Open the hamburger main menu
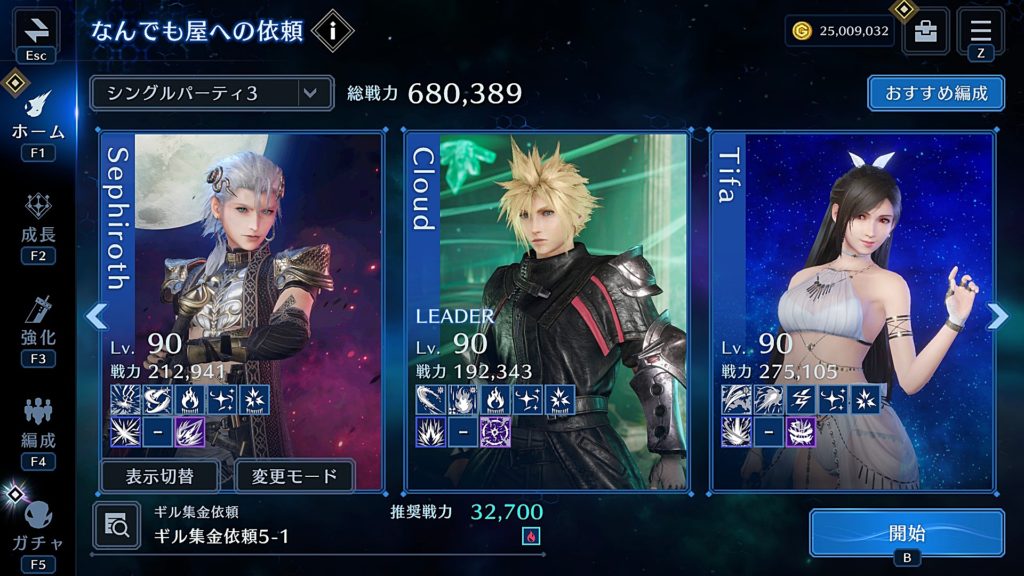Viewport: 1024px width, 576px height. (980, 29)
